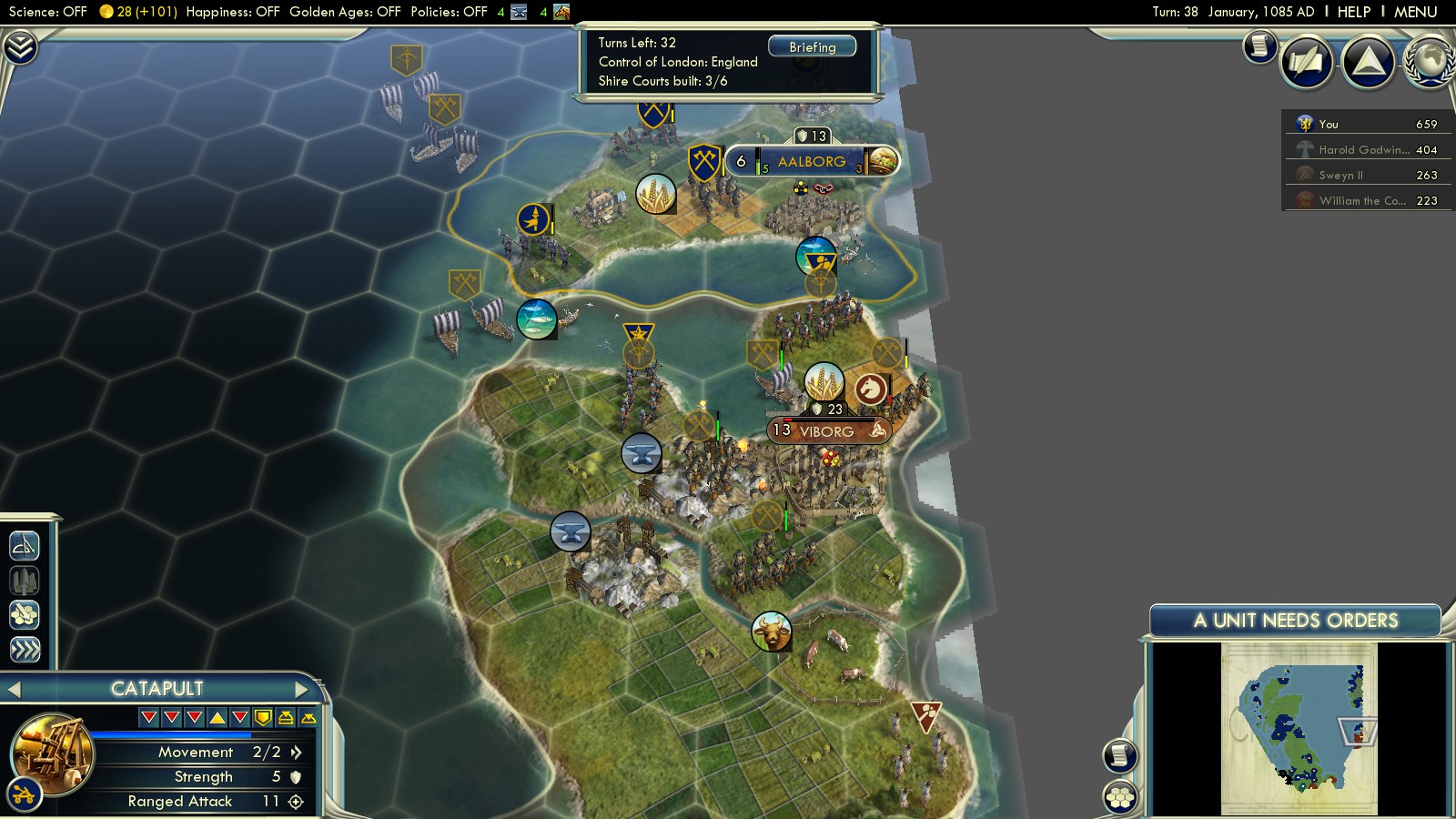Image resolution: width=1456 pixels, height=819 pixels.
Task: Open the scroll-and-quill advisor button
Action: coord(1306,61)
